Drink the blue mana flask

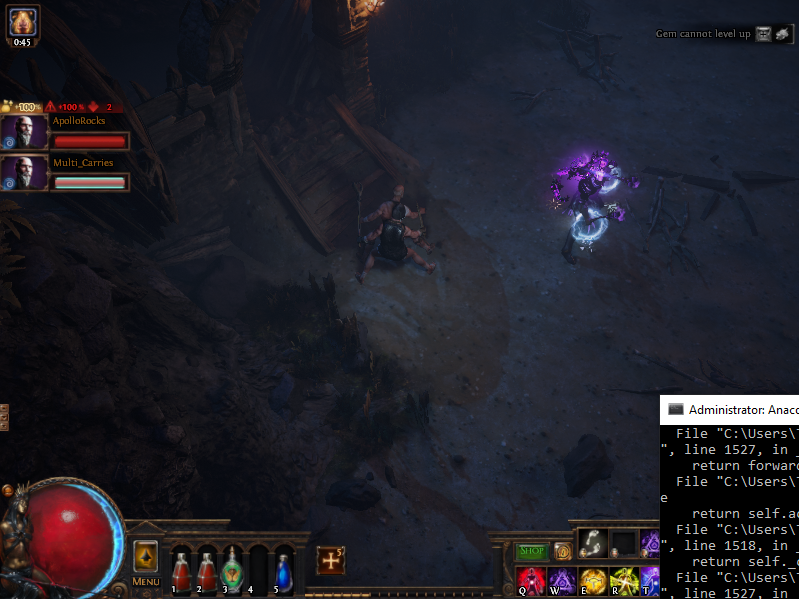tap(284, 570)
